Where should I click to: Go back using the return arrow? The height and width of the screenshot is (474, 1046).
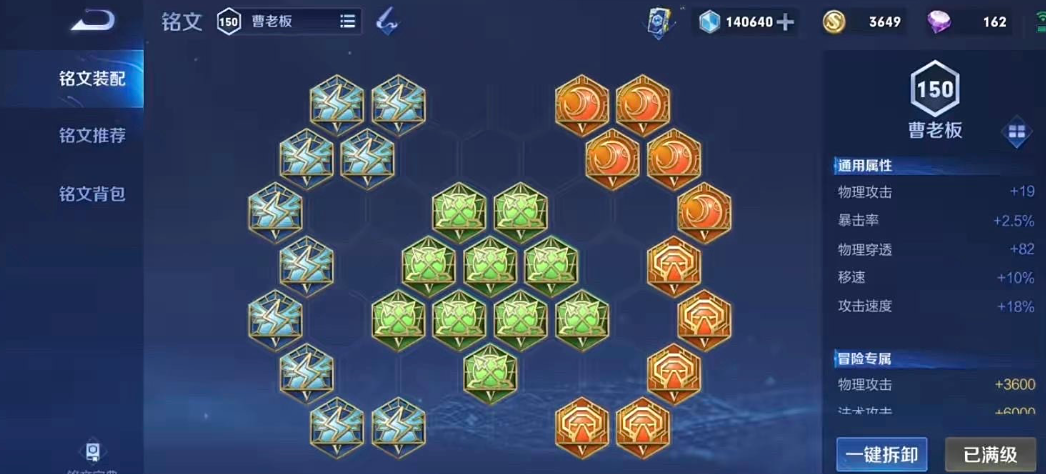tap(93, 21)
